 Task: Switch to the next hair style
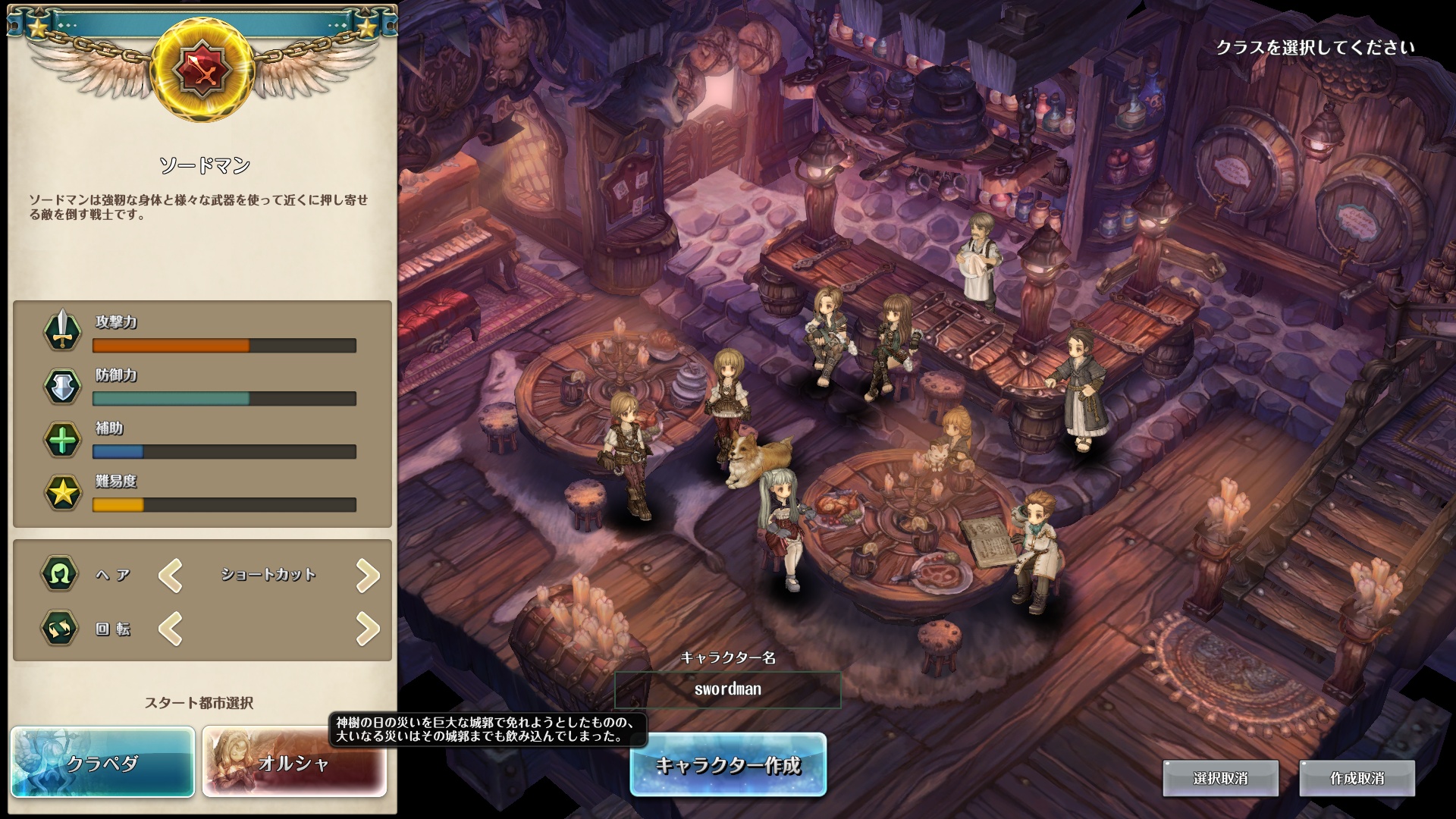pyautogui.click(x=368, y=576)
